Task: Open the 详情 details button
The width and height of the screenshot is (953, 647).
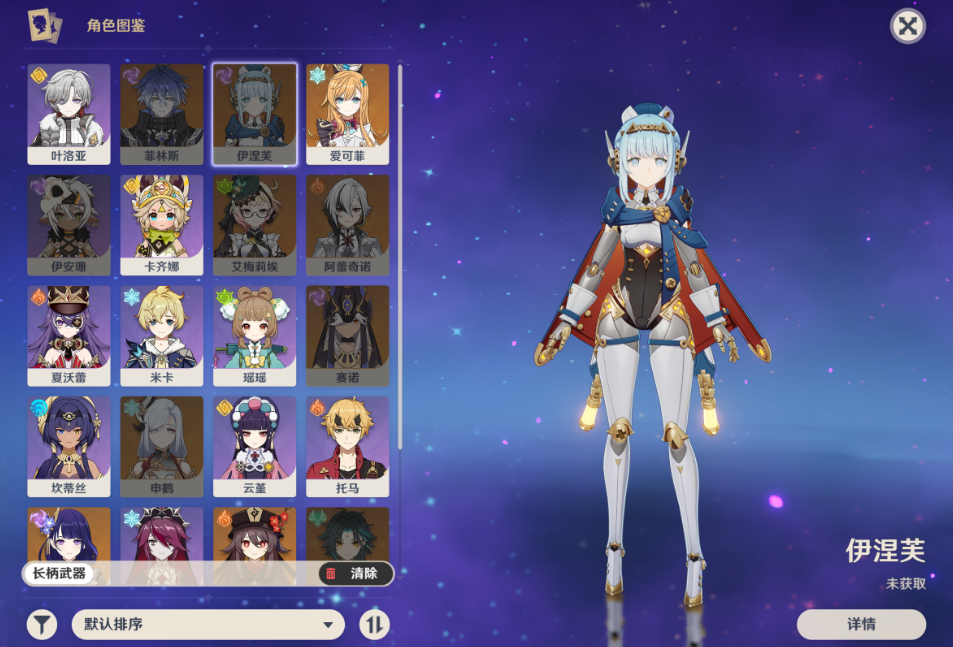Action: pos(861,624)
